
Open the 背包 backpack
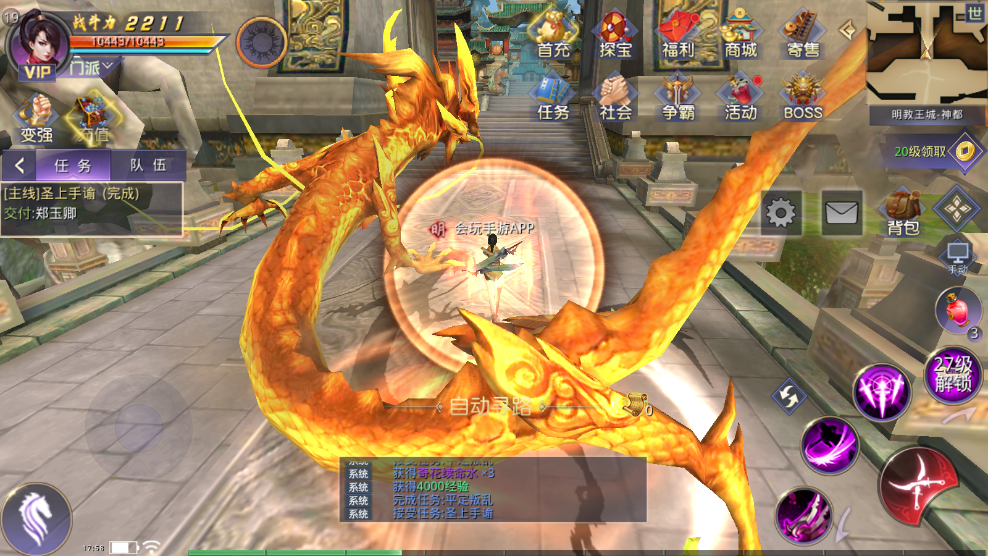point(903,212)
